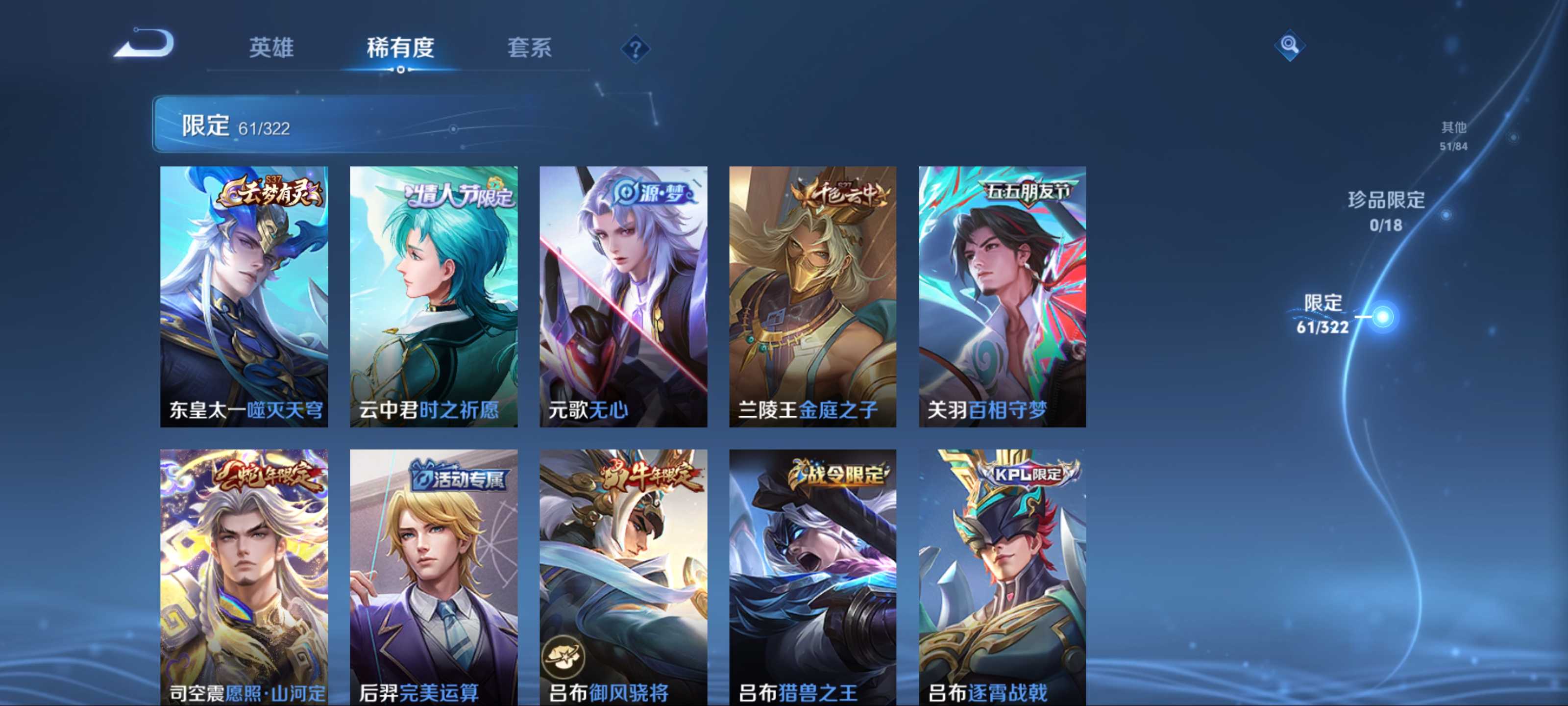
Task: Choose the 司空震 愿照·山河定 skin card
Action: click(x=244, y=577)
